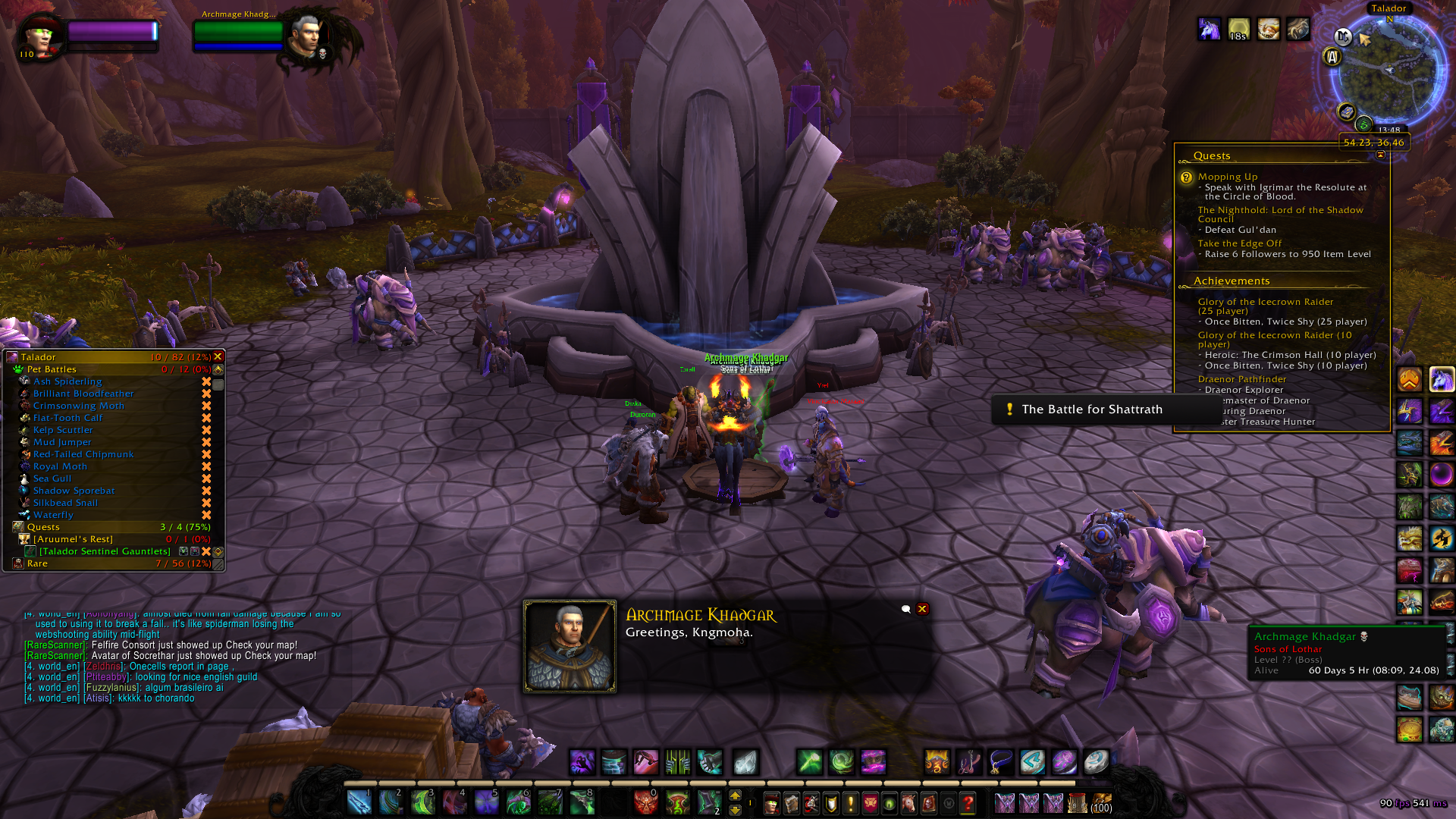The image size is (1456, 819).
Task: Click the Archmage Khadgar target portrait
Action: [x=306, y=36]
